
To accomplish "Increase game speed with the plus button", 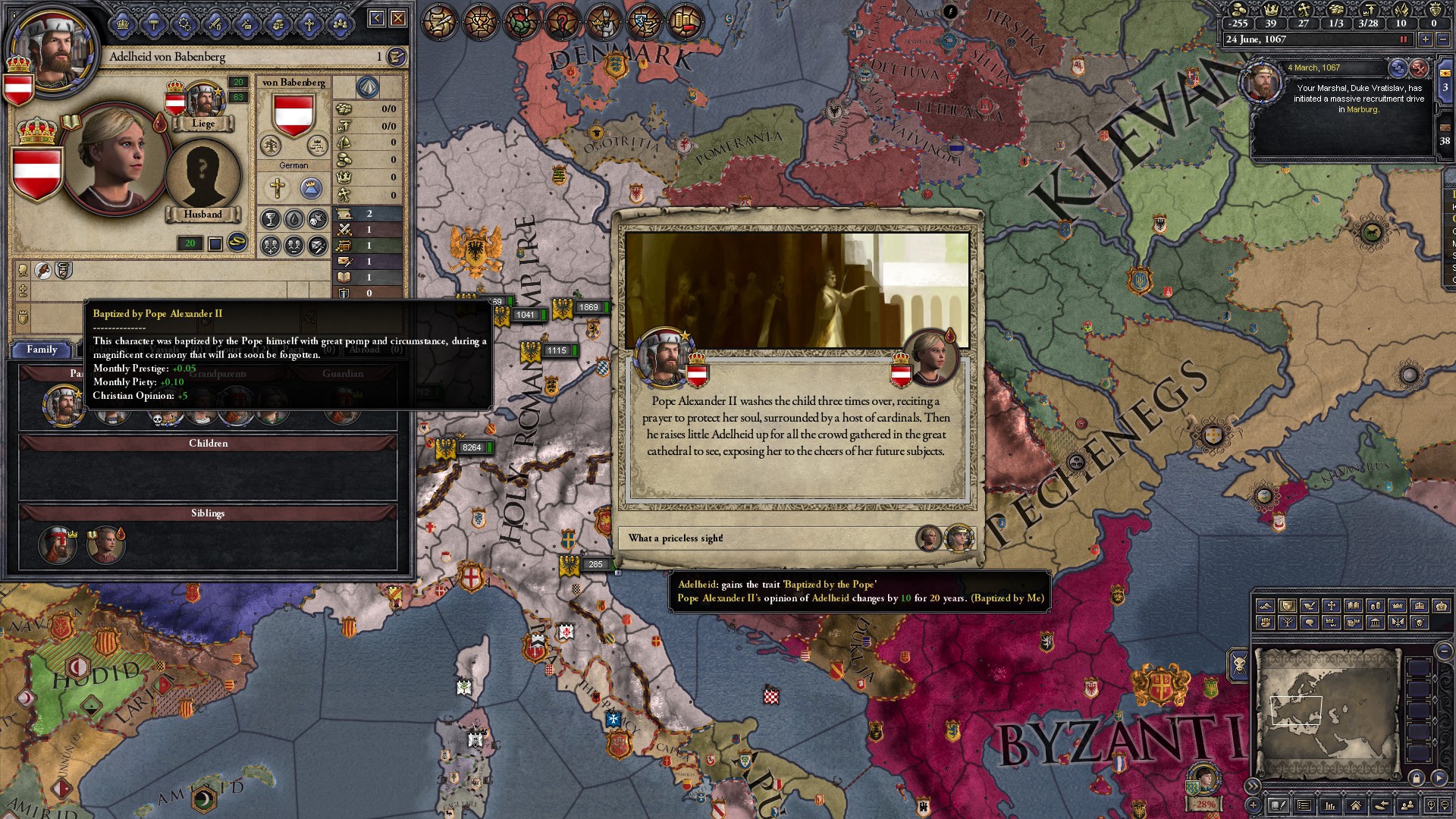I will pos(1426,39).
